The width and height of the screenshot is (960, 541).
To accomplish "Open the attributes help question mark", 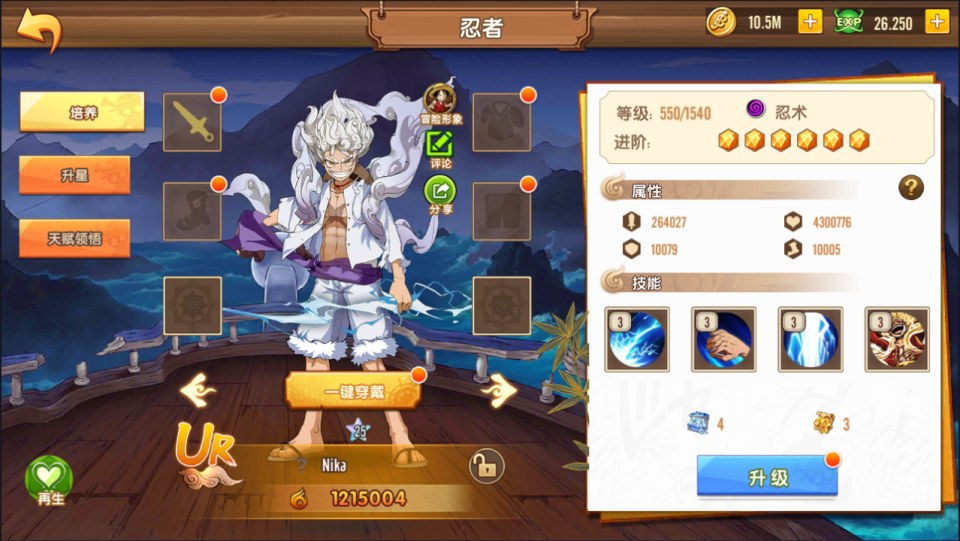I will pos(910,187).
